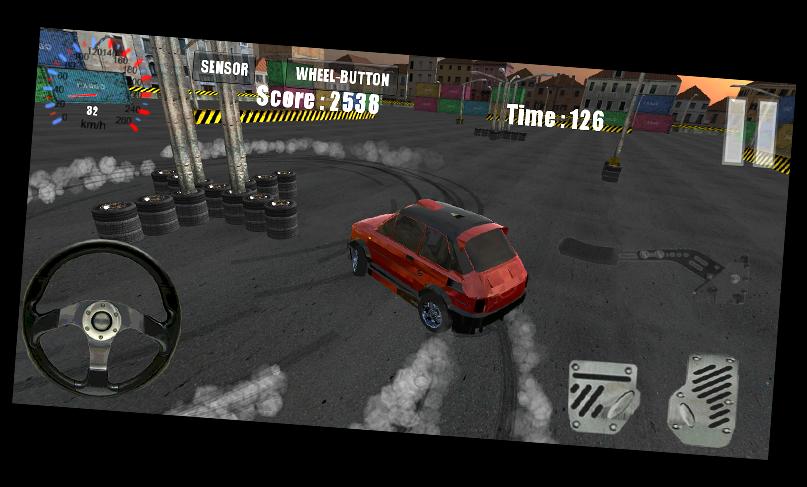The image size is (807, 487).
Task: Step on the gas pedal
Action: 703,402
